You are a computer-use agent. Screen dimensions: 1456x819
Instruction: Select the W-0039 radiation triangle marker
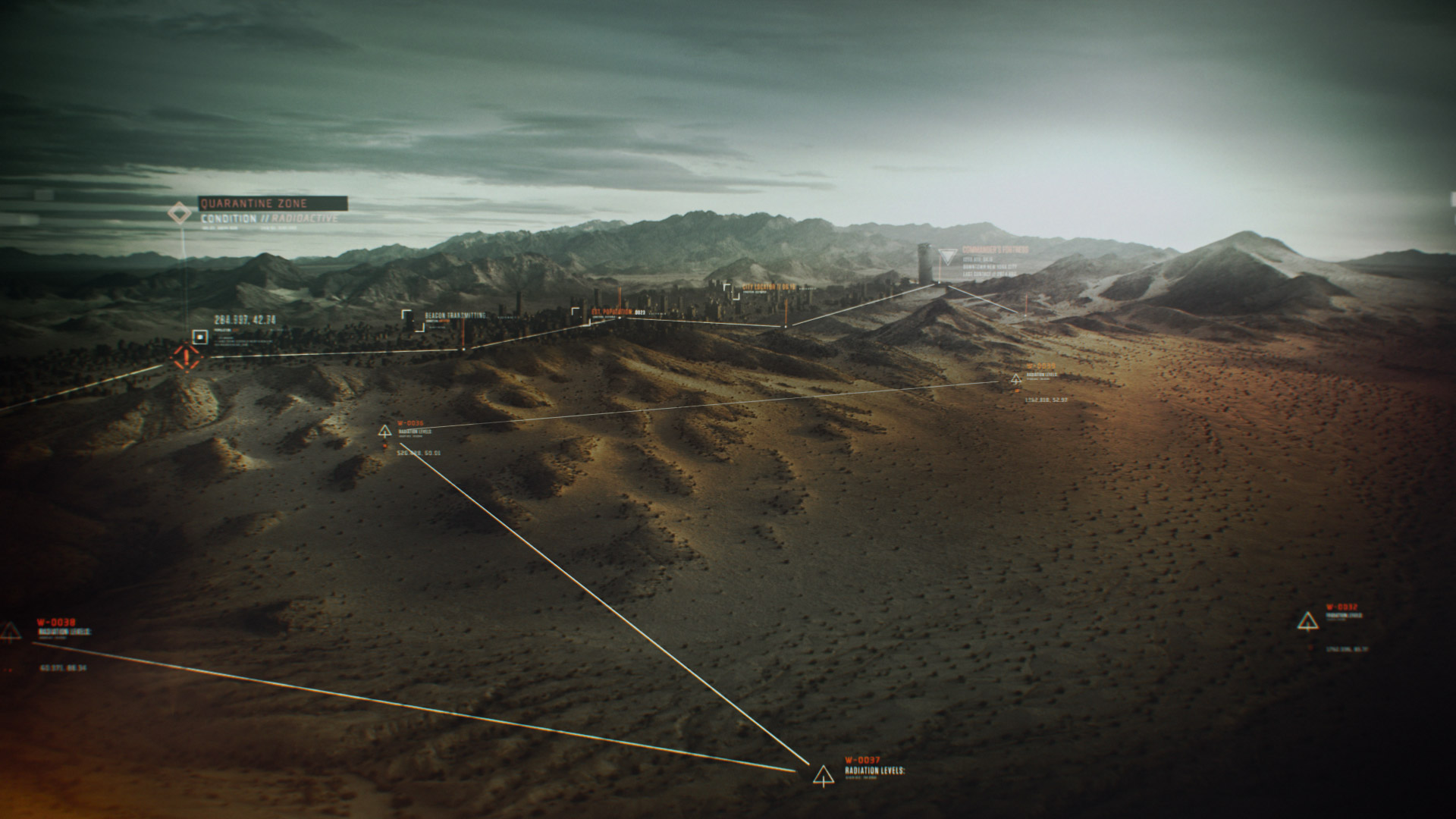point(1016,378)
